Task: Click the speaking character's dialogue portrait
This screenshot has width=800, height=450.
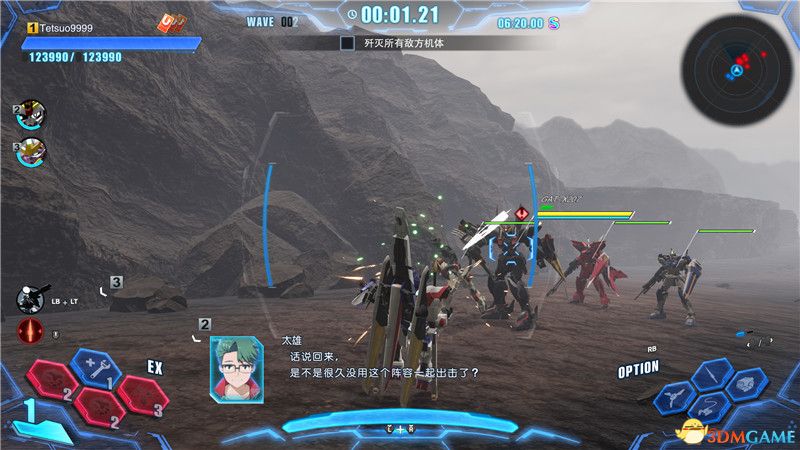Action: 235,363
